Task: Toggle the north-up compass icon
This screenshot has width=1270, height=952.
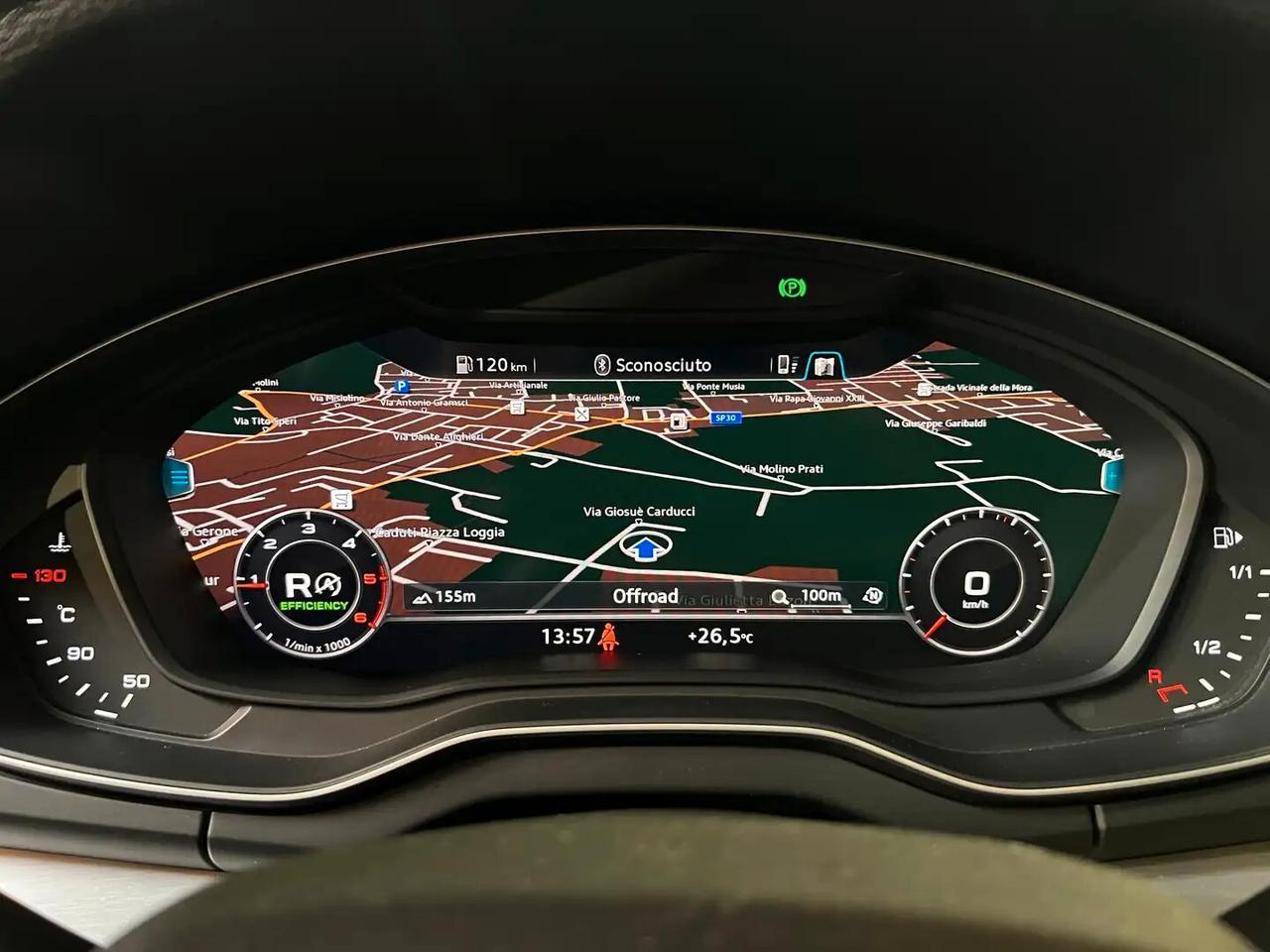Action: coord(872,595)
